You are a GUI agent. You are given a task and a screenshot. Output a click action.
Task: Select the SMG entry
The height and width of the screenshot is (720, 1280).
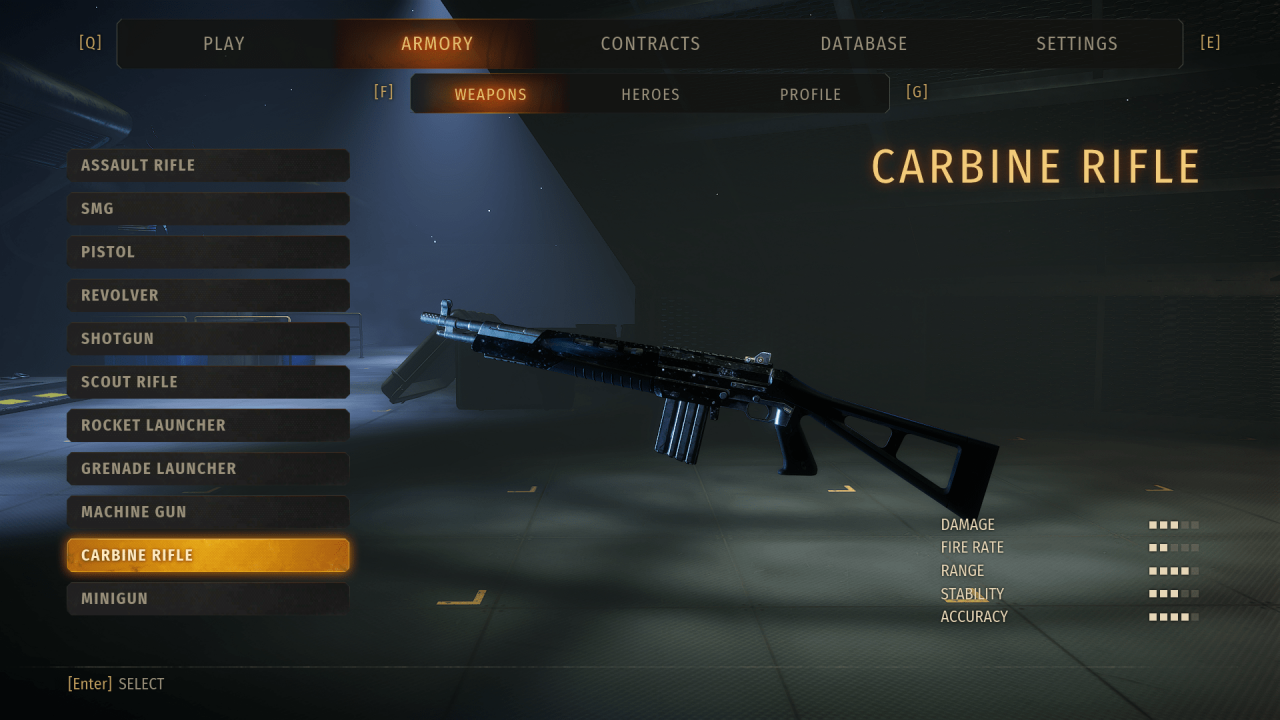pyautogui.click(x=208, y=209)
